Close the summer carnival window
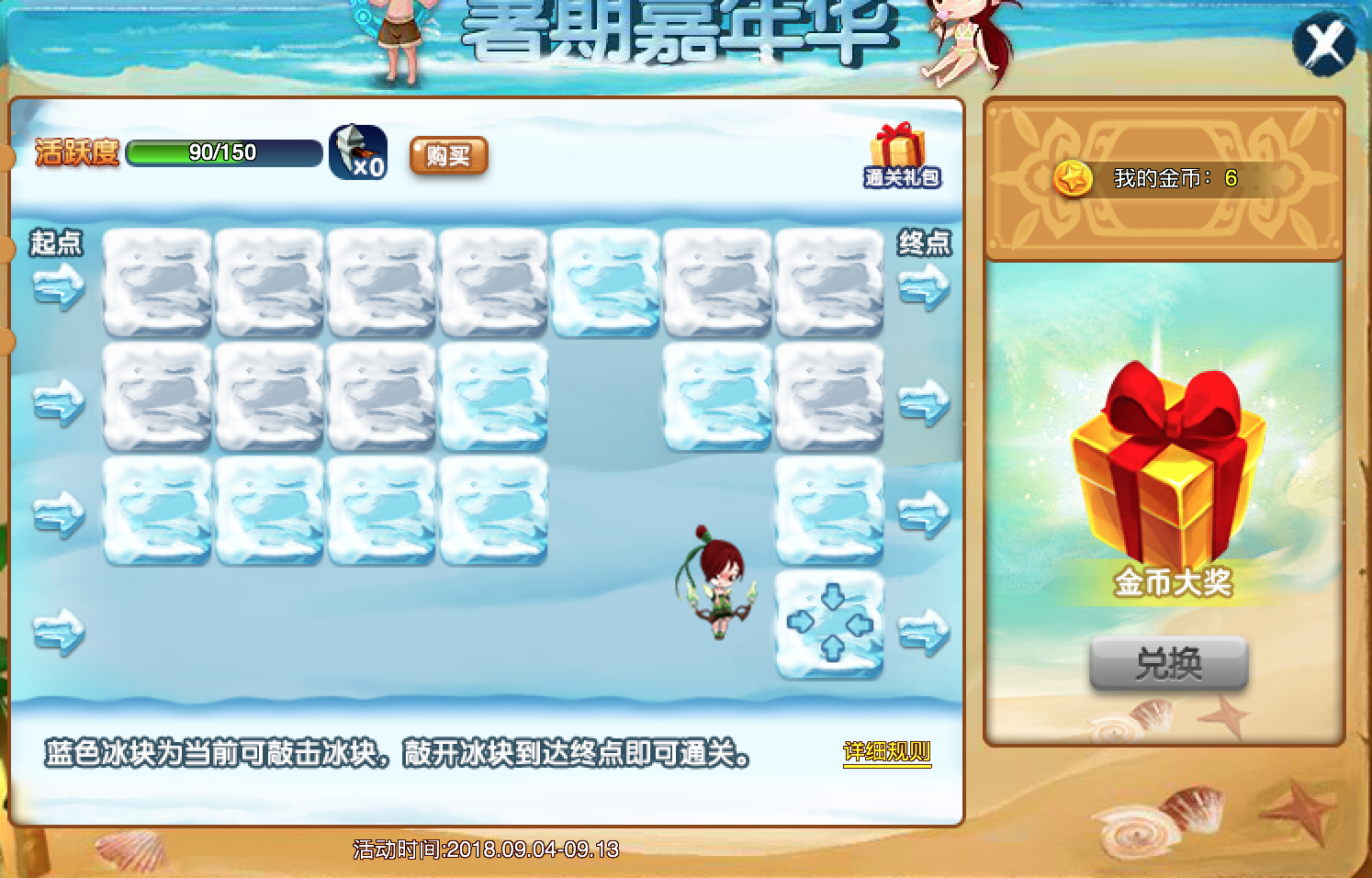The width and height of the screenshot is (1372, 878). (x=1323, y=44)
